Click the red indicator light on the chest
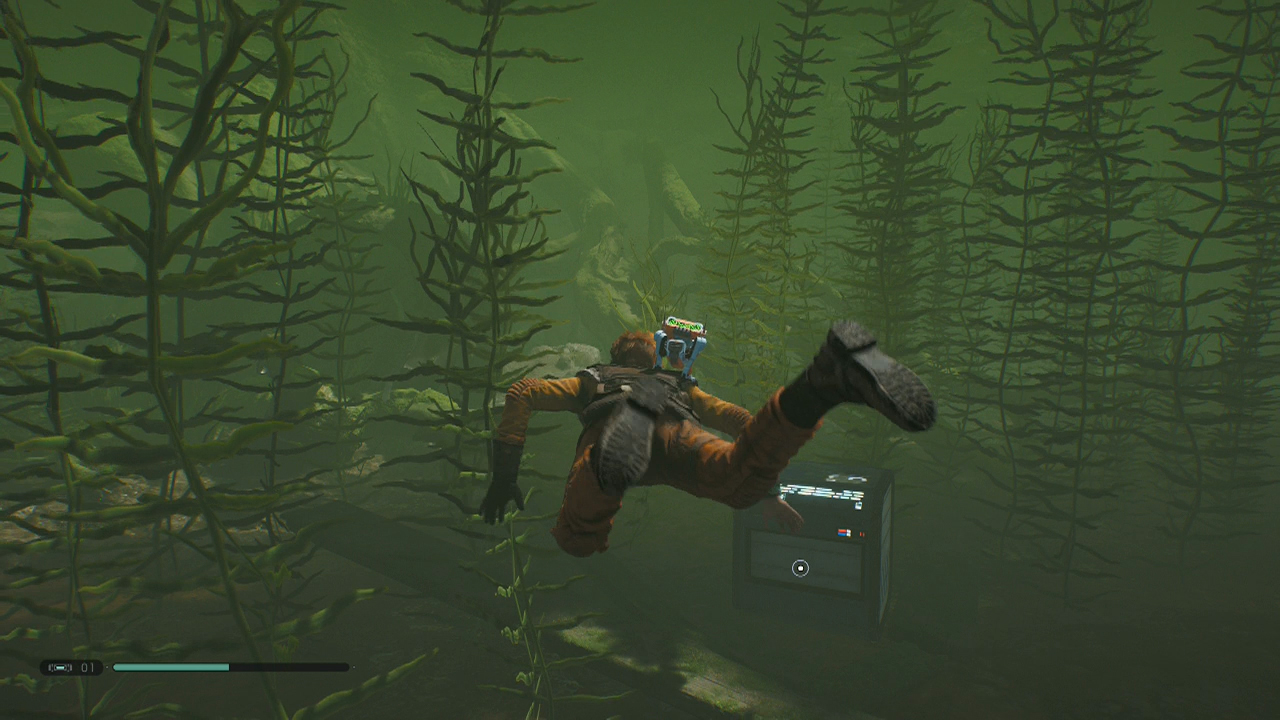 pos(862,533)
